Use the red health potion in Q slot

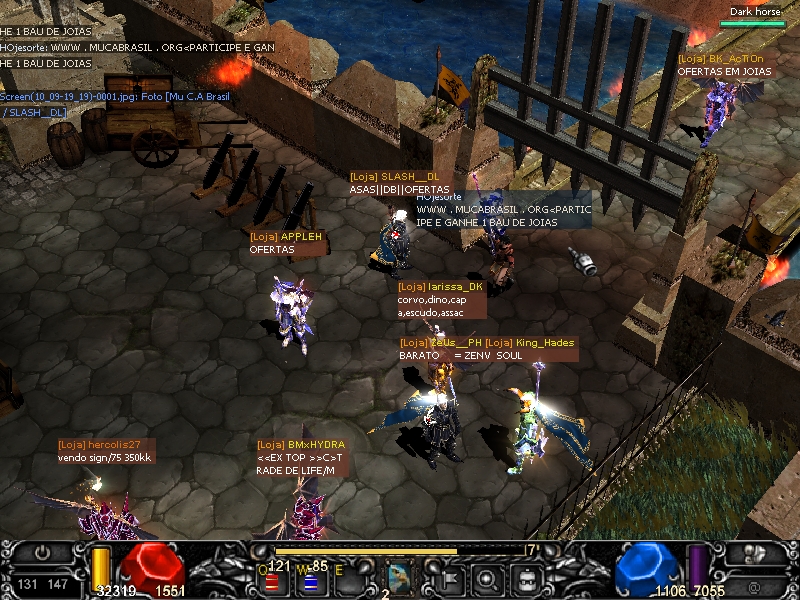click(272, 579)
